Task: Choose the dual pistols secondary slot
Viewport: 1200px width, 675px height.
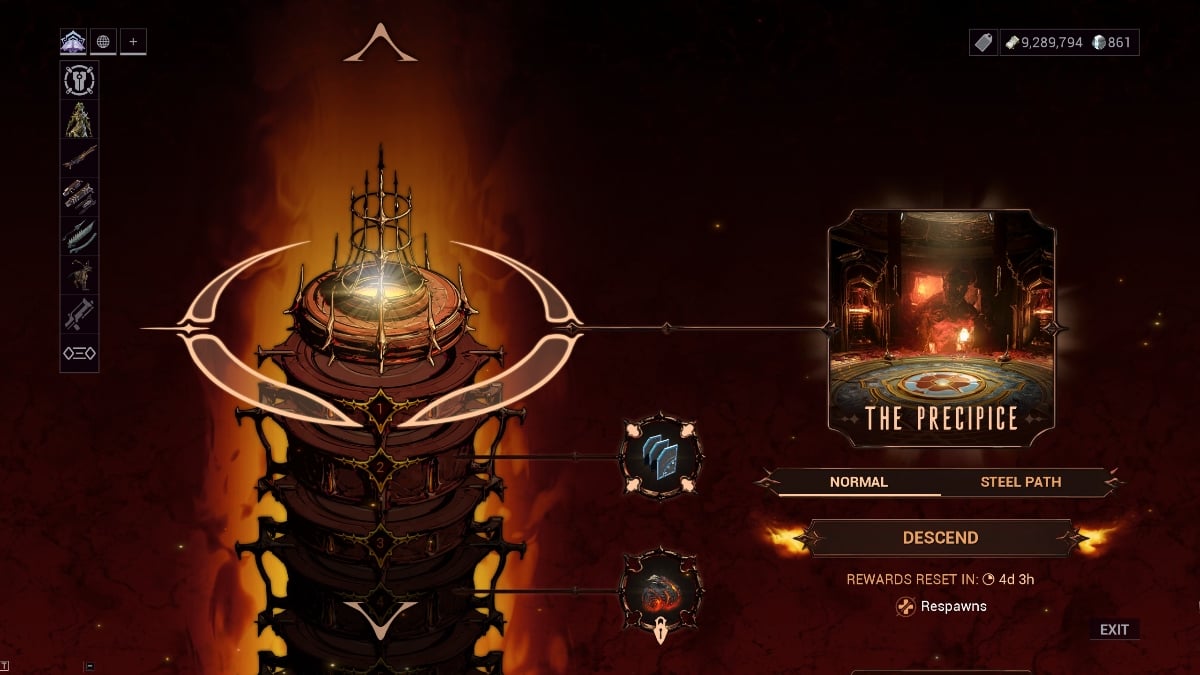Action: 79,197
